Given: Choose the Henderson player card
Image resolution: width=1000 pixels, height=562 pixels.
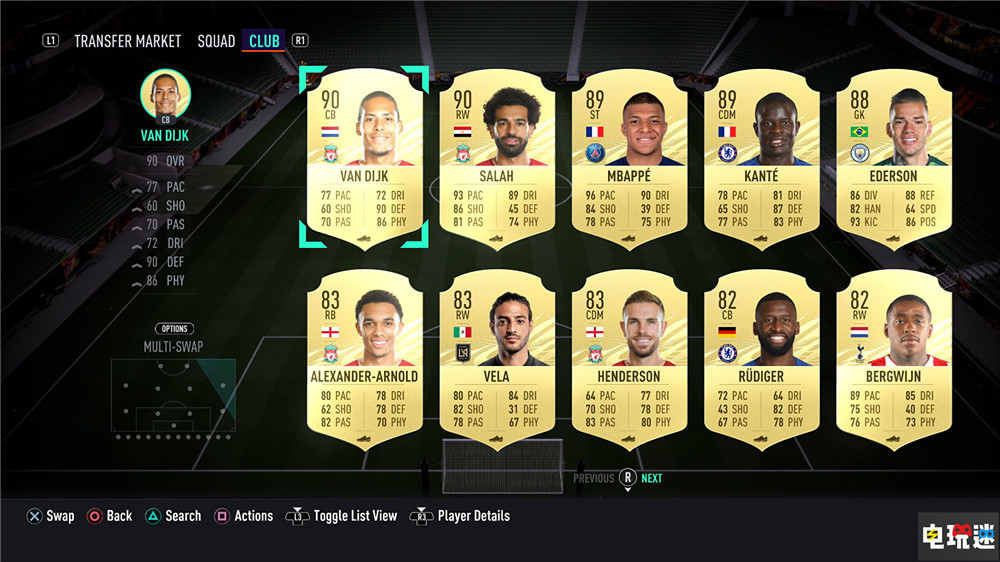Looking at the screenshot, I should [x=630, y=357].
